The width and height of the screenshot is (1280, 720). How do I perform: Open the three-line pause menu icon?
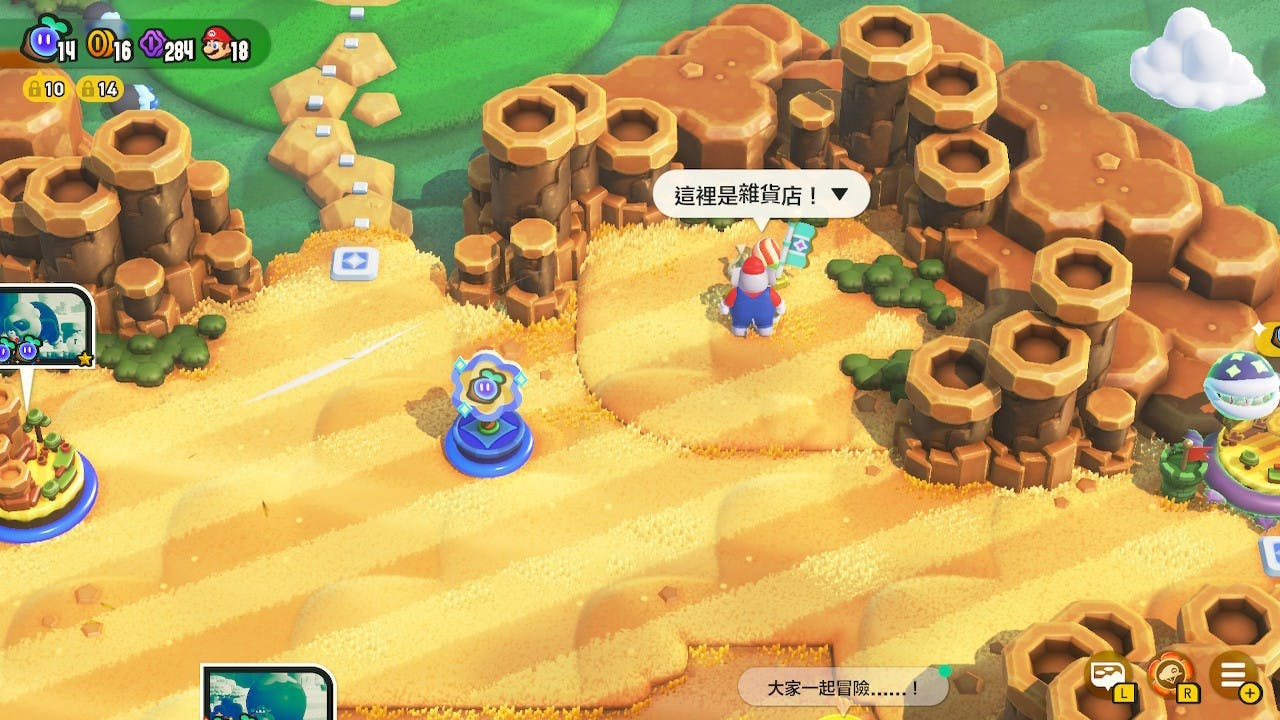click(x=1233, y=676)
